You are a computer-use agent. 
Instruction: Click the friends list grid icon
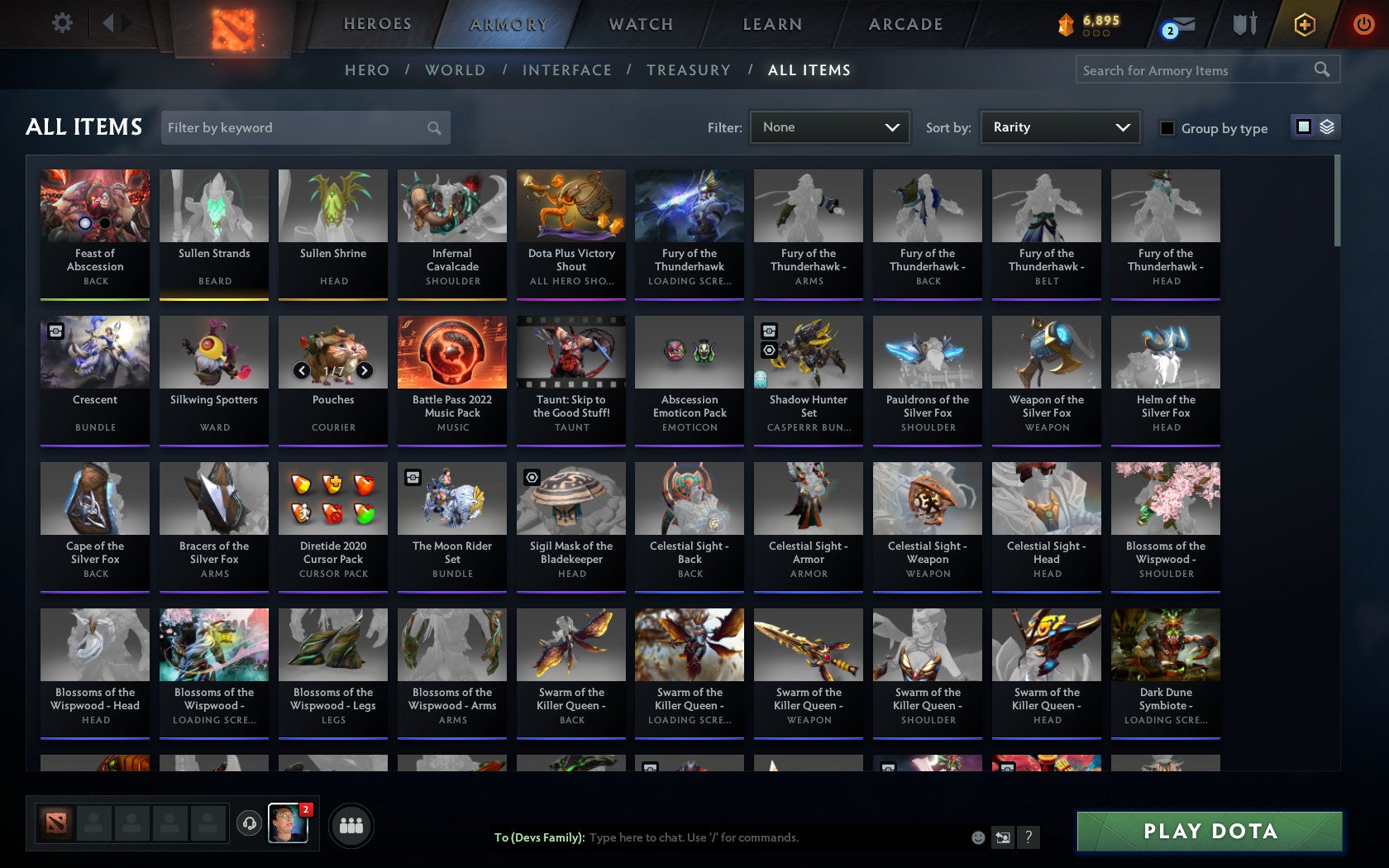(x=352, y=825)
